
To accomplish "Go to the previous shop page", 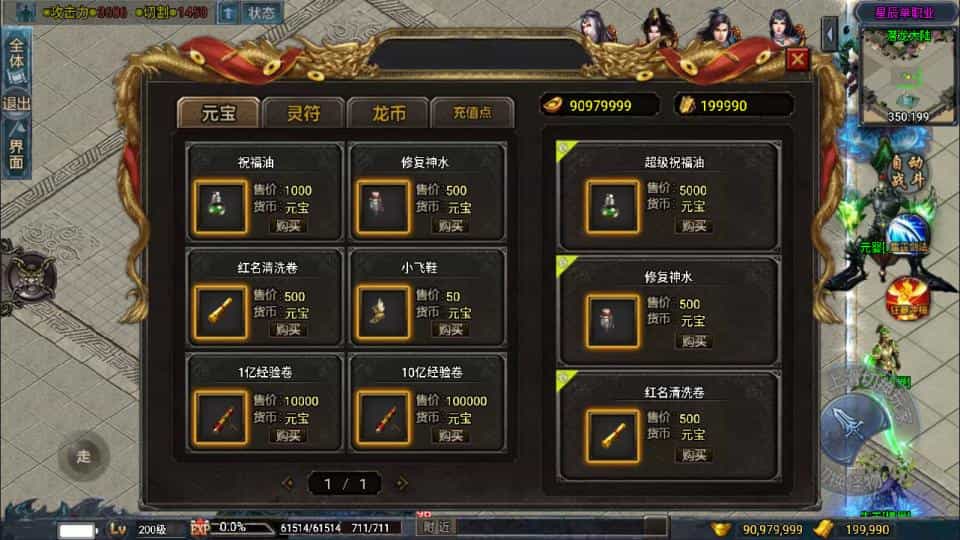I will pos(288,484).
